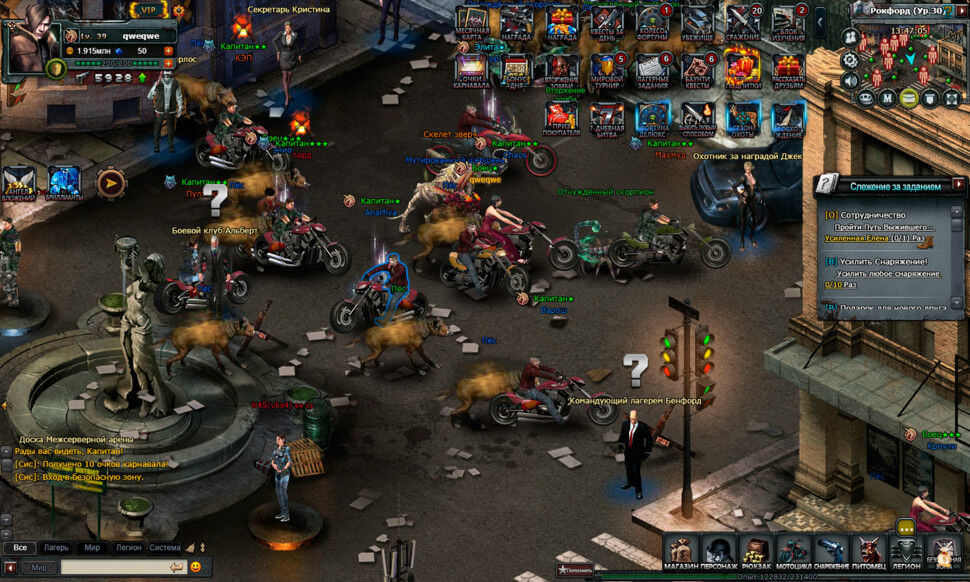Open the Убежище shelter icon
970x582 pixels.
tap(698, 22)
